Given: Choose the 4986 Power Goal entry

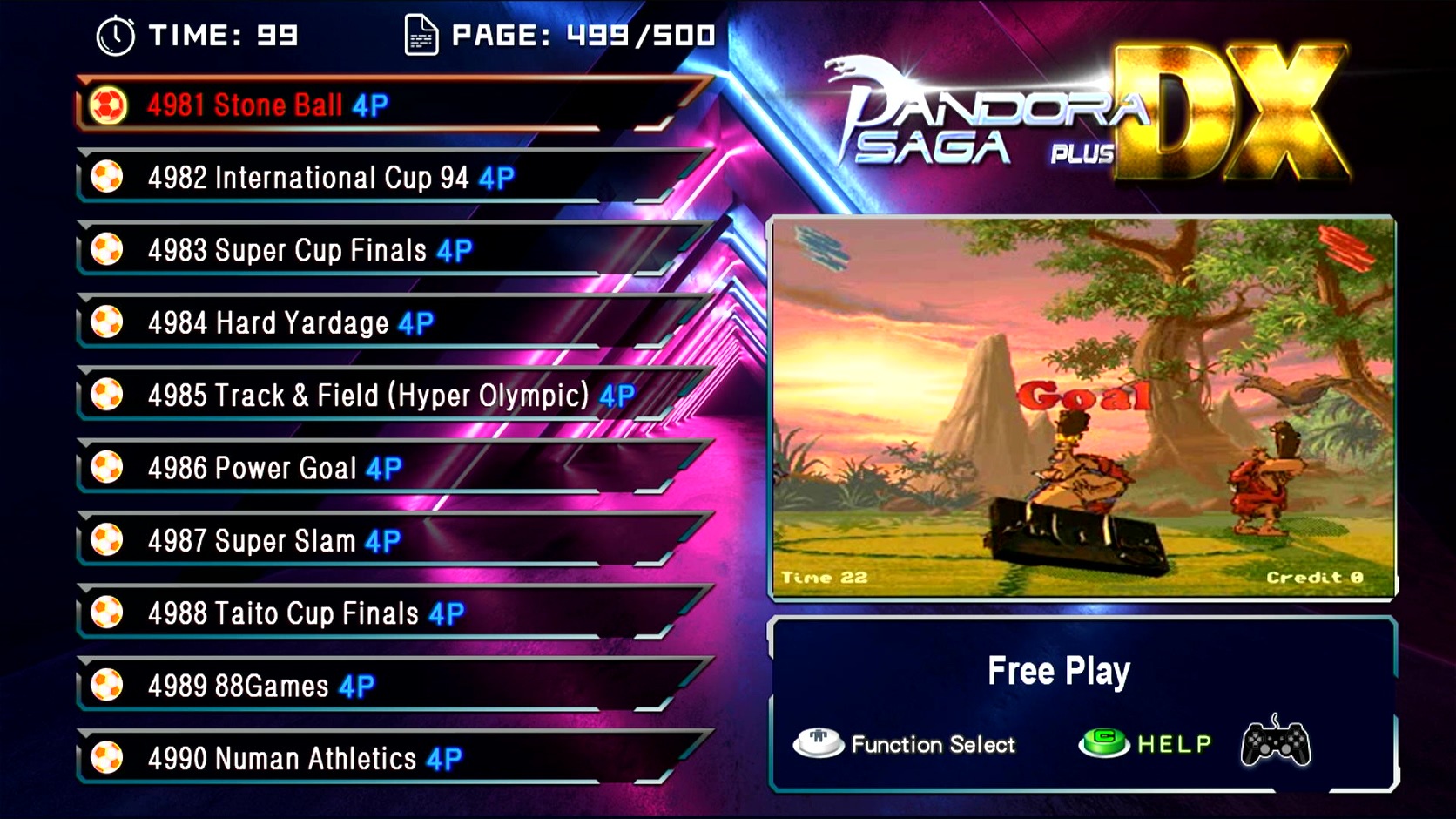Looking at the screenshot, I should [274, 469].
